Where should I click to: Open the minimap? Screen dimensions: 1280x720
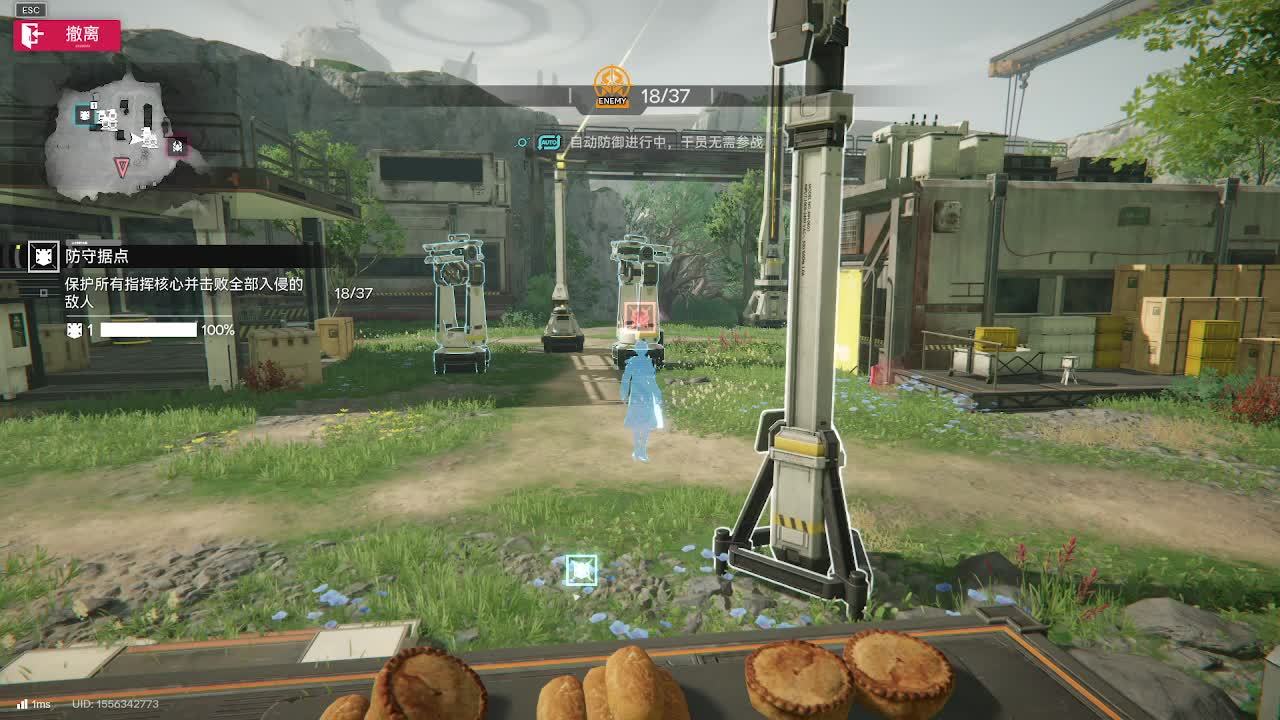pyautogui.click(x=121, y=135)
